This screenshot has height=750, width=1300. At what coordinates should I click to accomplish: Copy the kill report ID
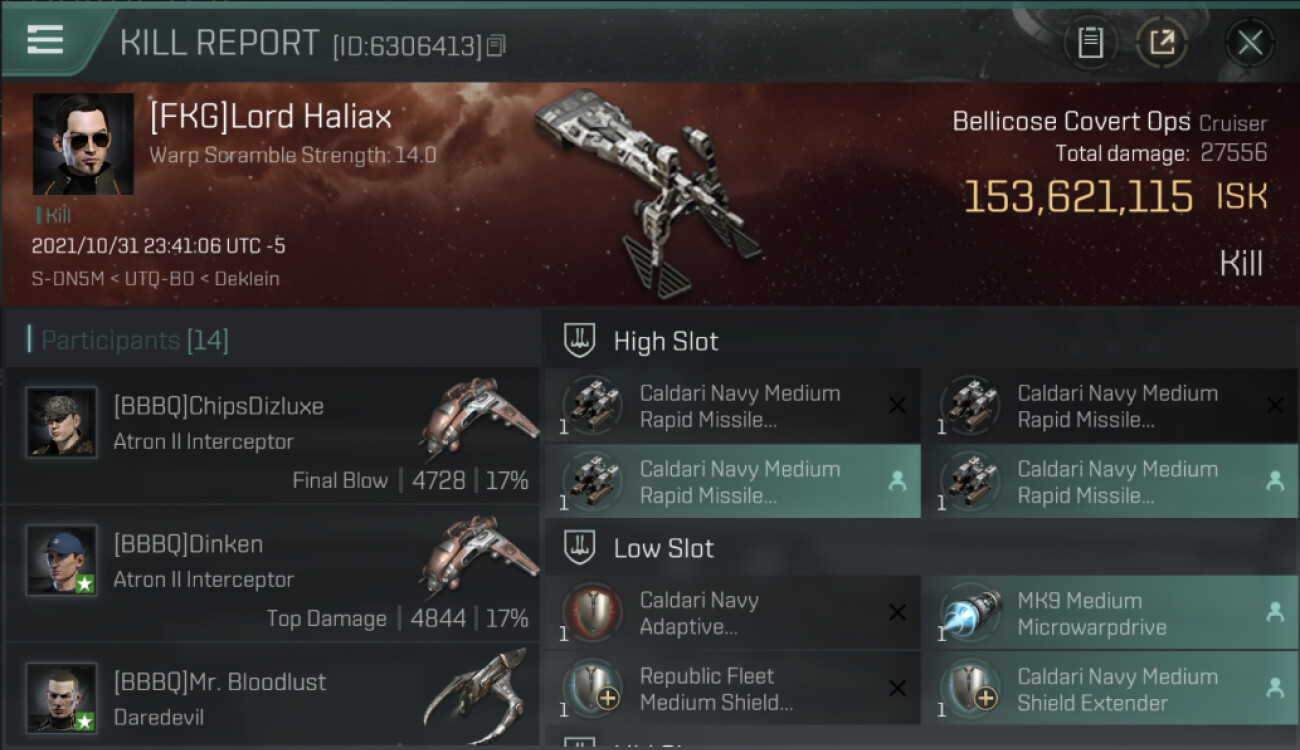tap(496, 45)
